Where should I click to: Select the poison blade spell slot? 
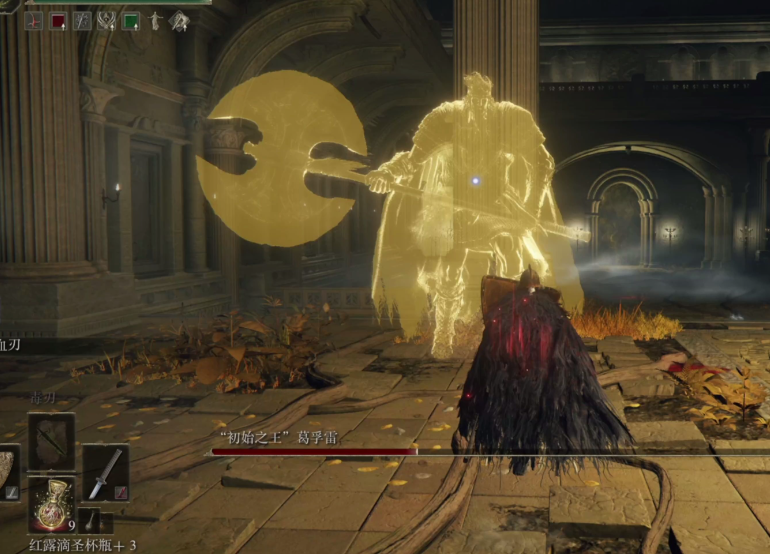tap(50, 441)
